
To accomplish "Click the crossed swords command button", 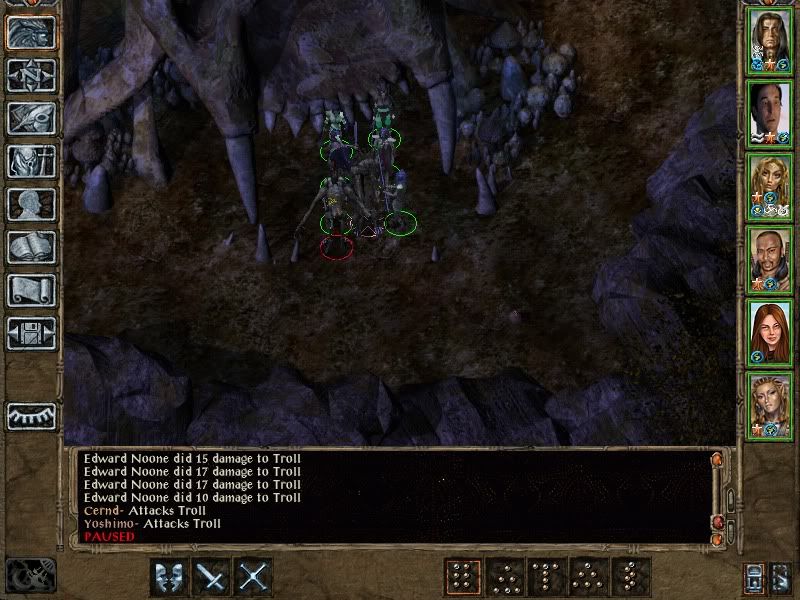I will pyautogui.click(x=255, y=577).
